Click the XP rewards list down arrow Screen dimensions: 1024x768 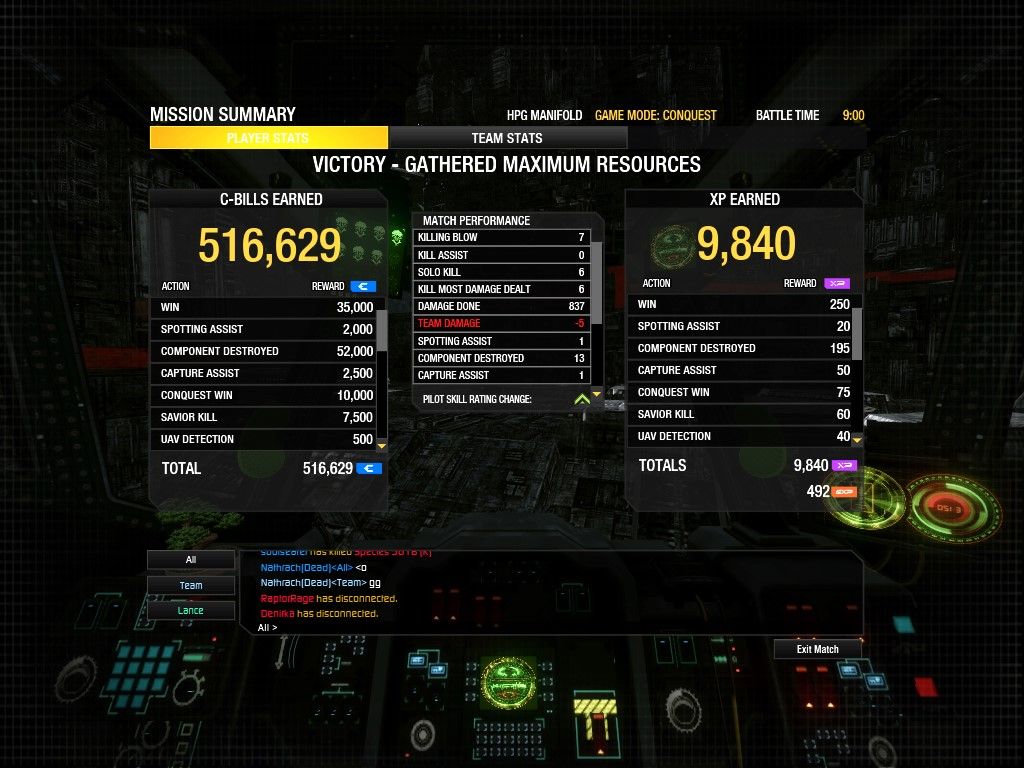[856, 438]
